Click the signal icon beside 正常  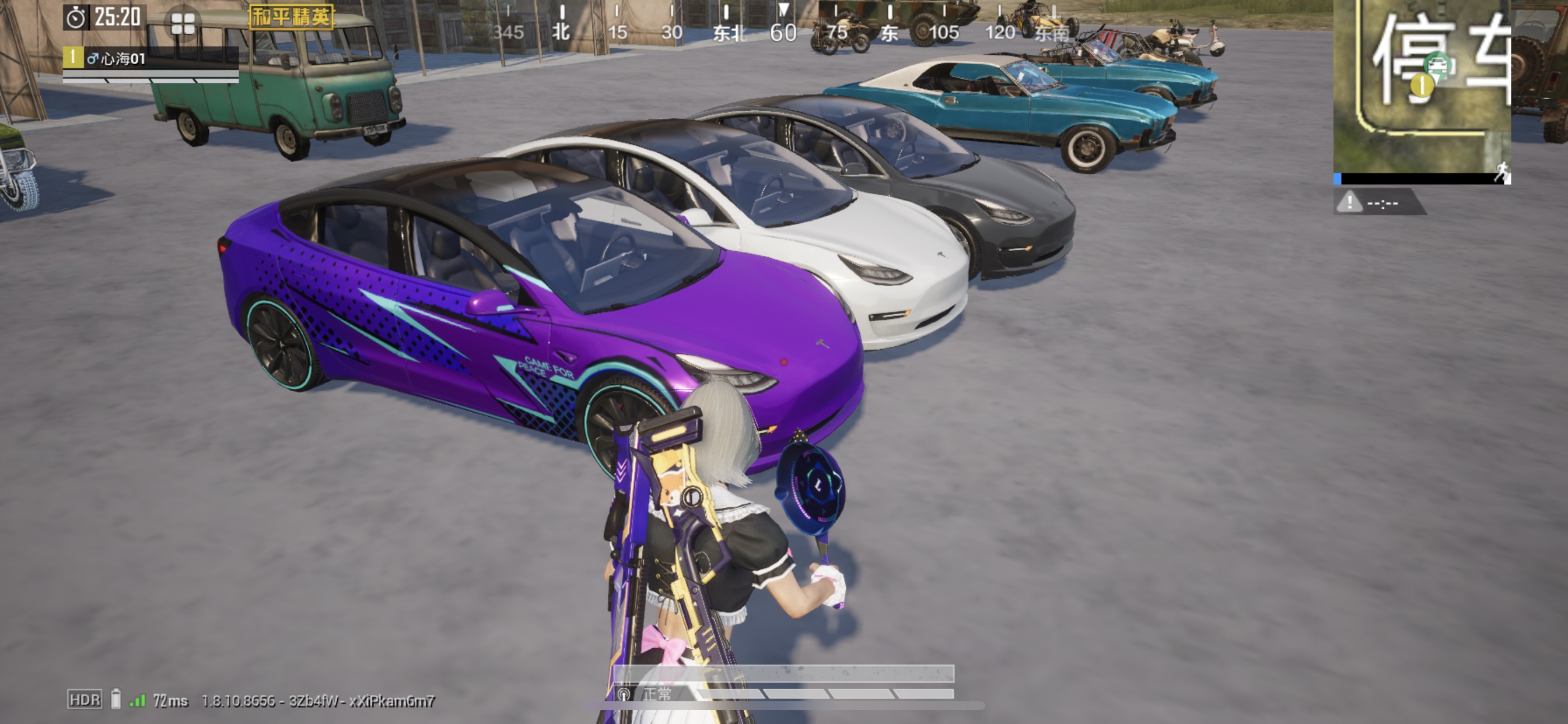pos(624,694)
